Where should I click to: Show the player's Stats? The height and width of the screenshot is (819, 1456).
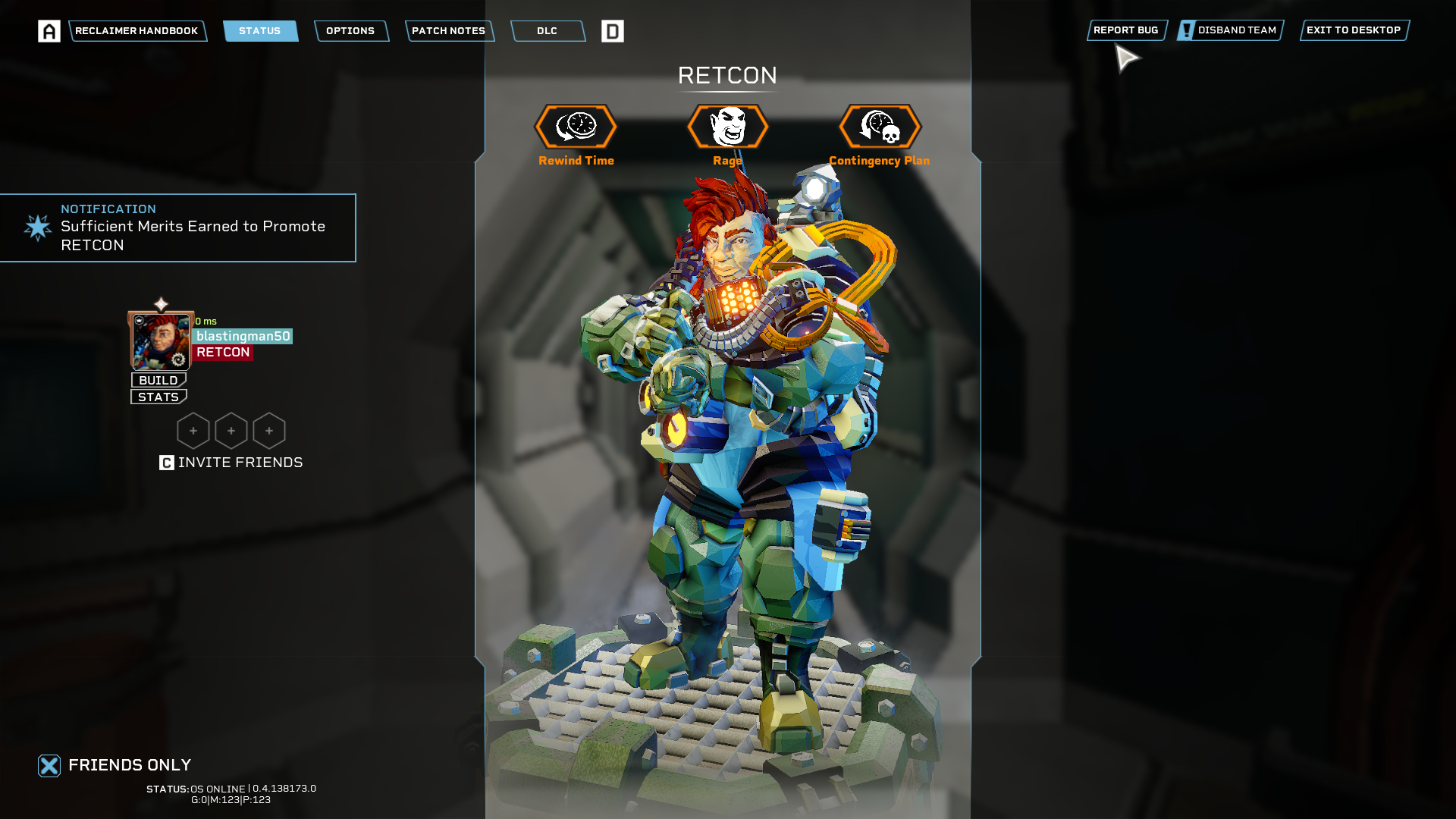(x=158, y=397)
